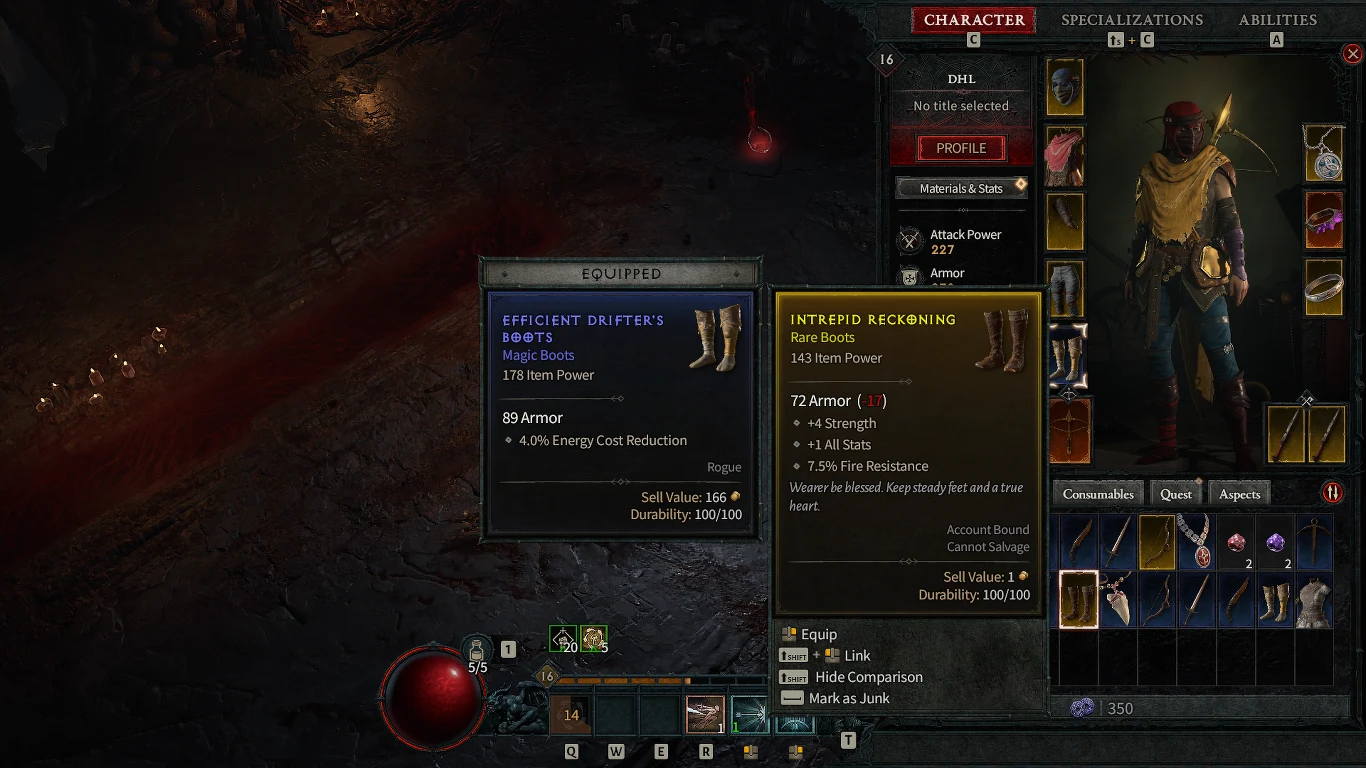Image resolution: width=1366 pixels, height=768 pixels.
Task: Open the Materials & Stats dropdown
Action: 961,188
